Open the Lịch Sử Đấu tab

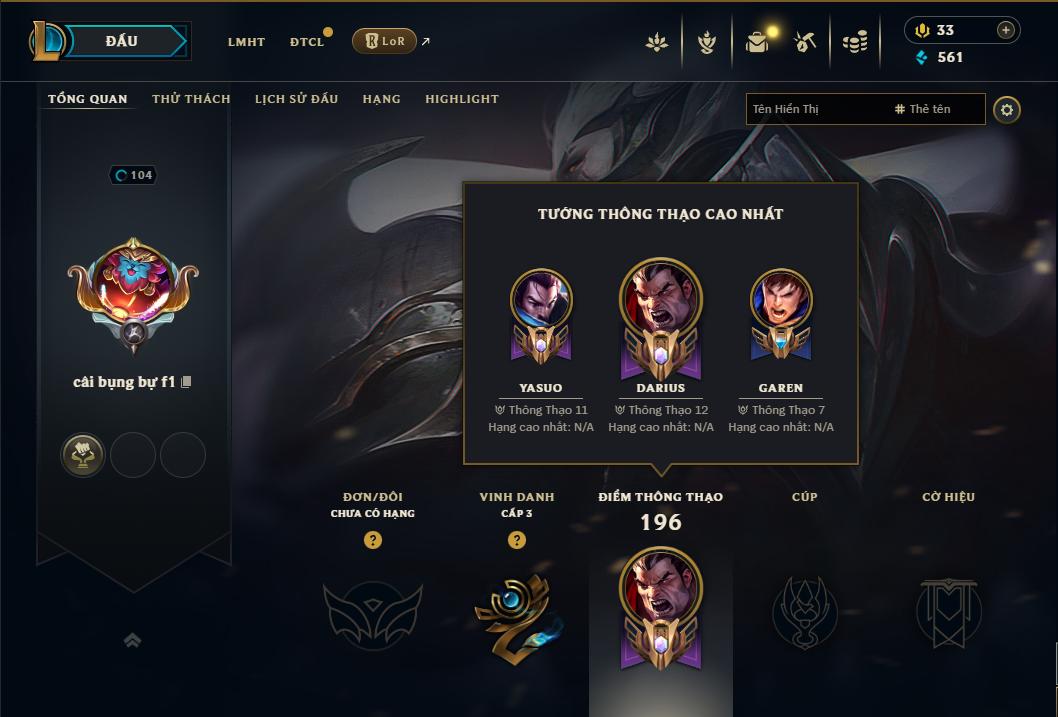(x=296, y=99)
